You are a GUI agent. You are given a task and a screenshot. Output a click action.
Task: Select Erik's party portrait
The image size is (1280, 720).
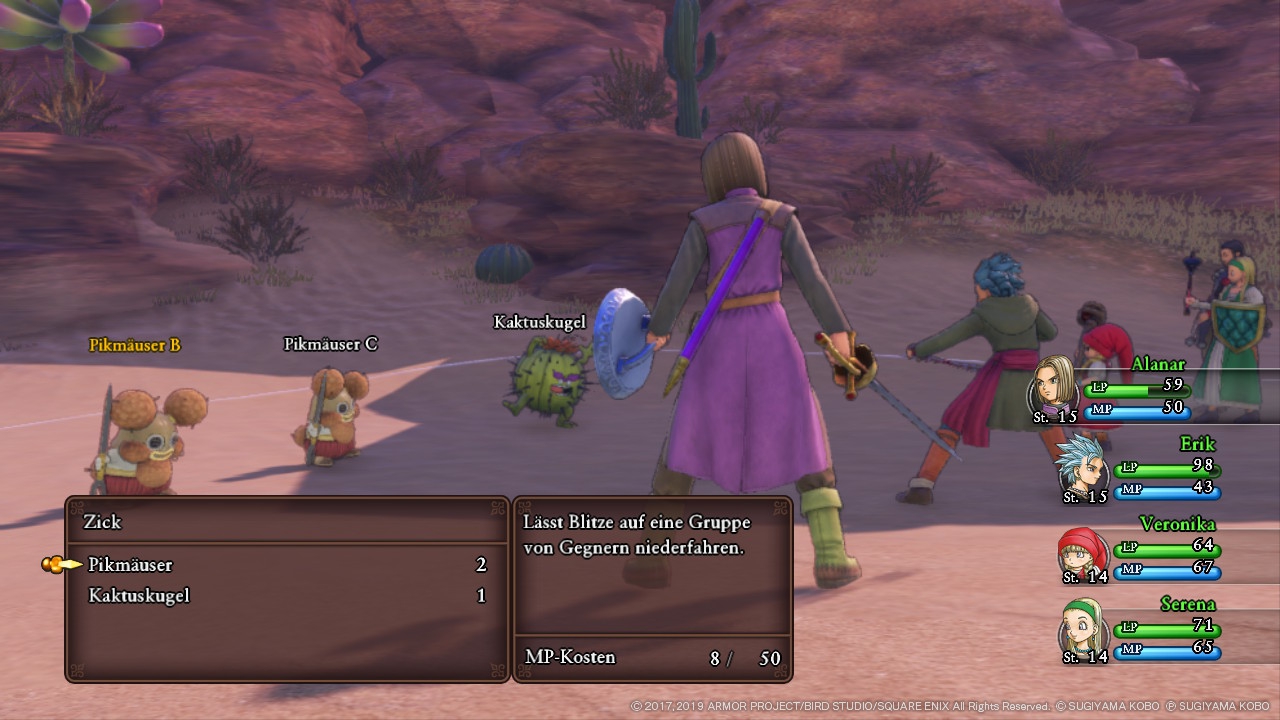(x=1081, y=465)
